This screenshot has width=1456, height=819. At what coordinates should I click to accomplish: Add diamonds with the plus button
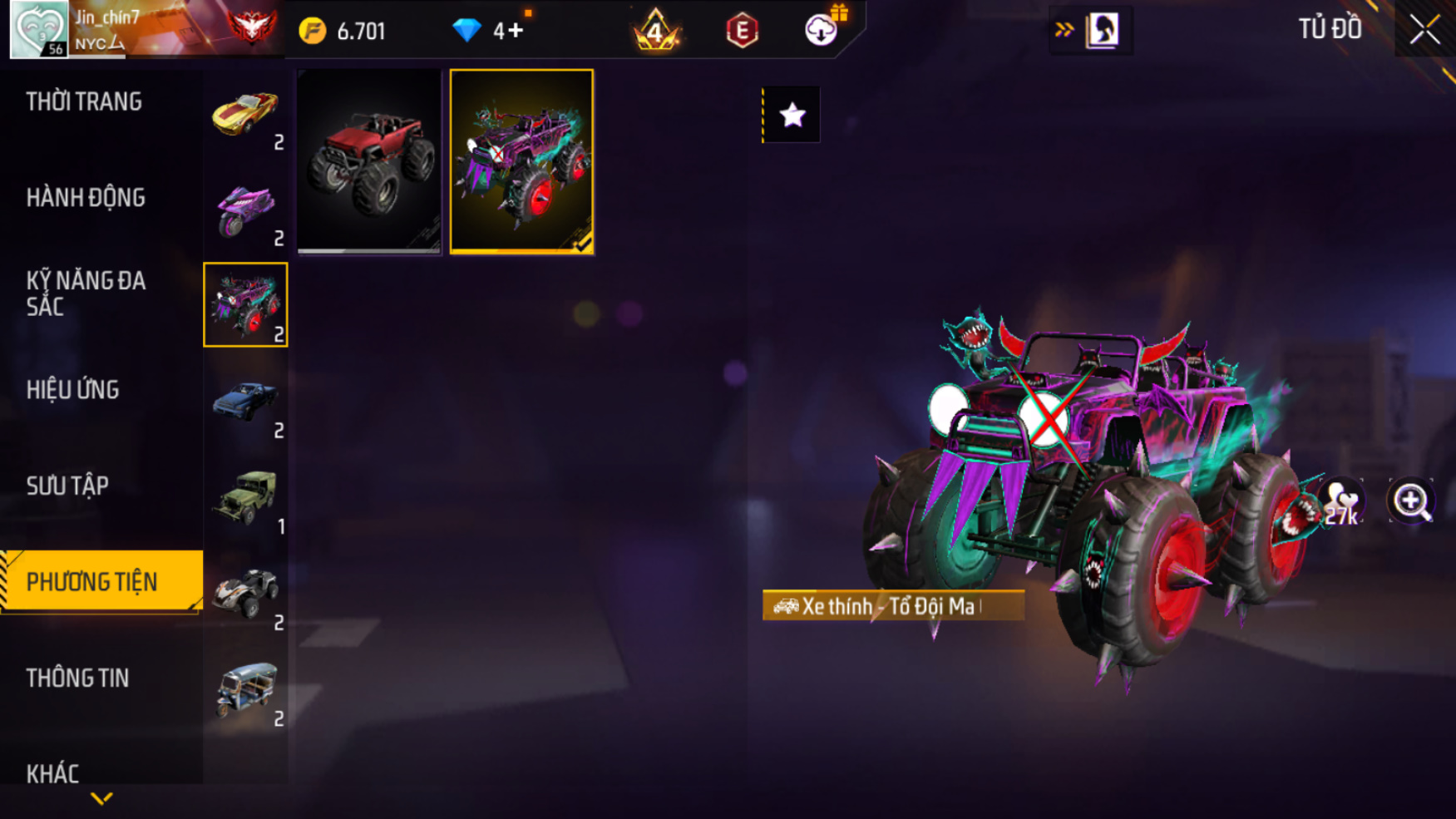pos(516,31)
